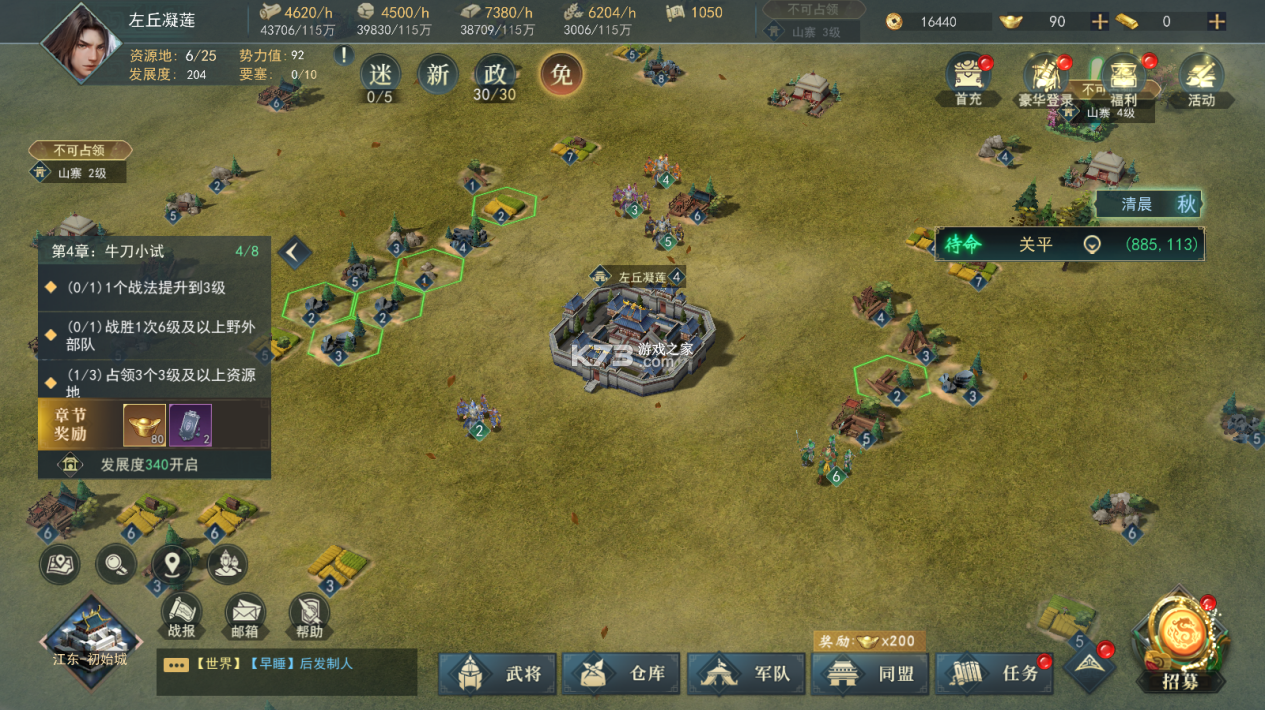
Task: Open the 武将 generals menu
Action: coord(497,673)
